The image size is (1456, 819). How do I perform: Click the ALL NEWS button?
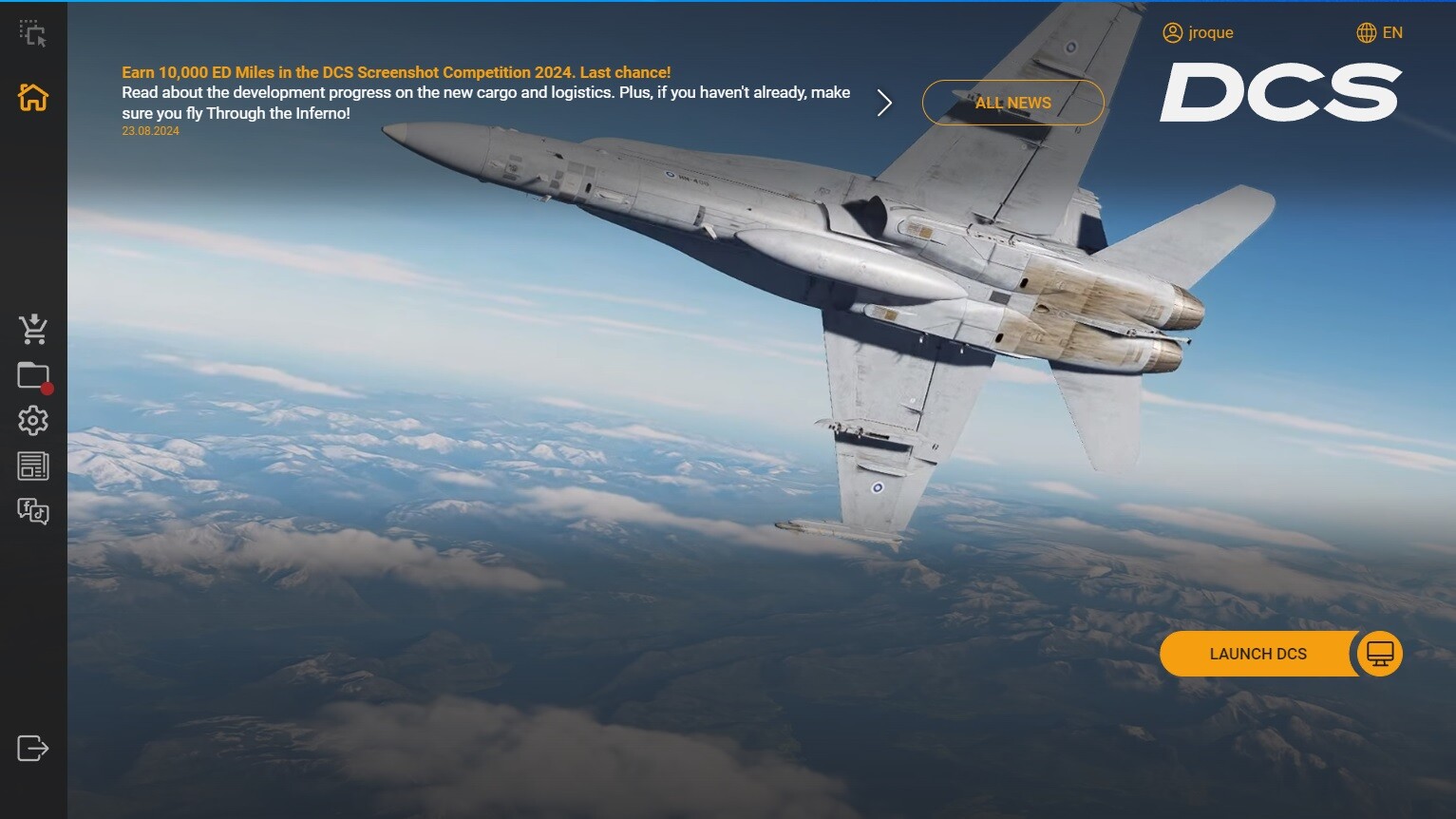click(1012, 102)
